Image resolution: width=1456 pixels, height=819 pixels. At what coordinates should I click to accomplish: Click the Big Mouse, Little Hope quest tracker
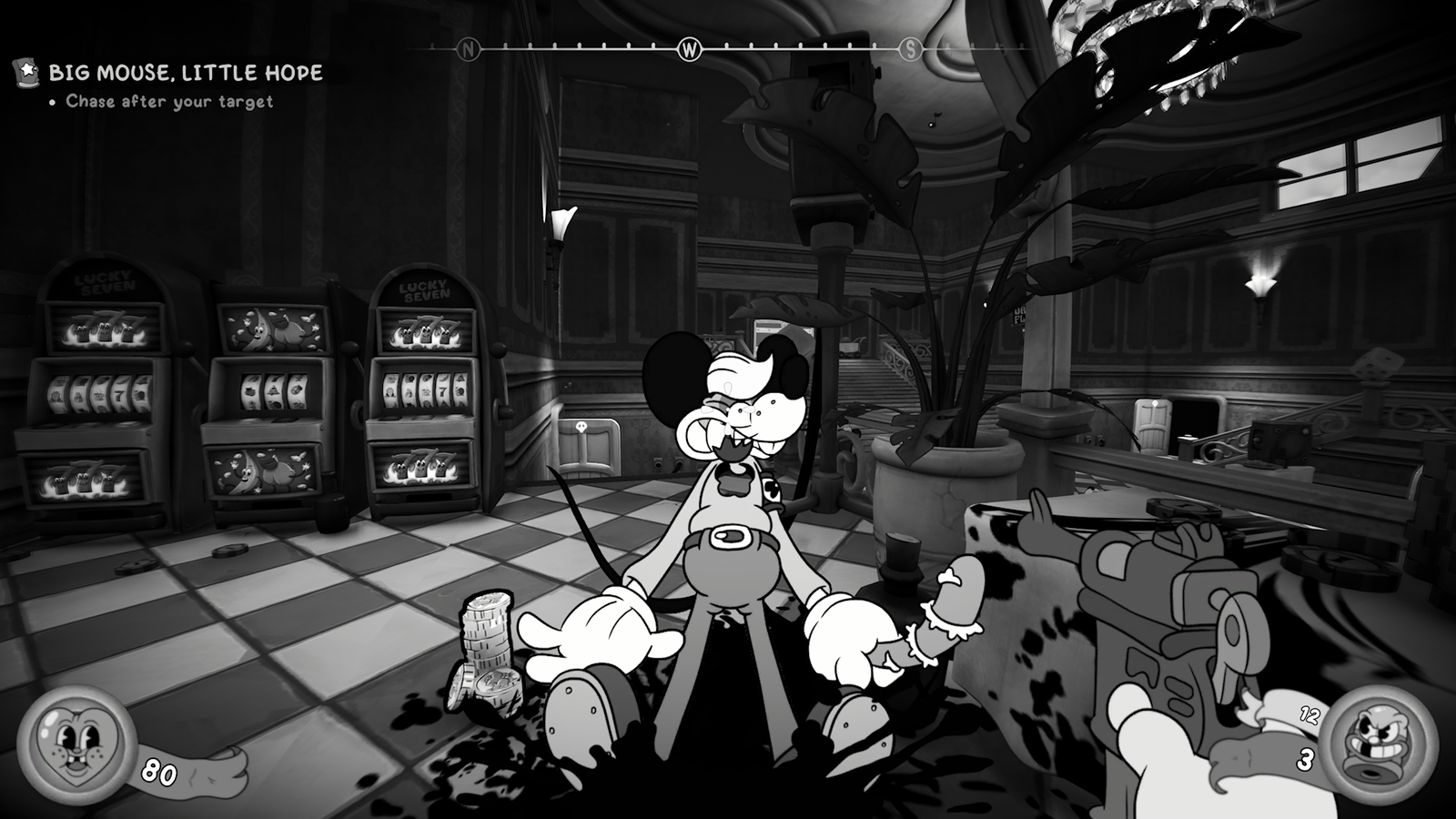point(186,73)
